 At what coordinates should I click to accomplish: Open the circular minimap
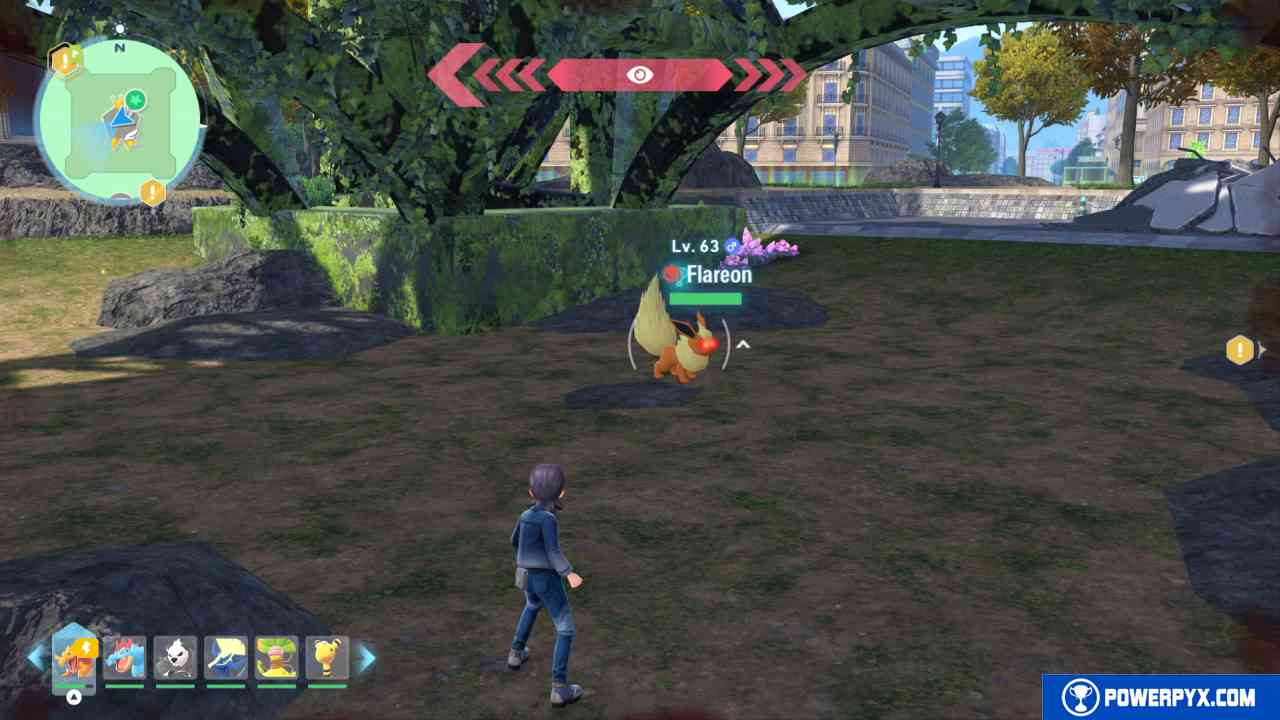point(120,122)
